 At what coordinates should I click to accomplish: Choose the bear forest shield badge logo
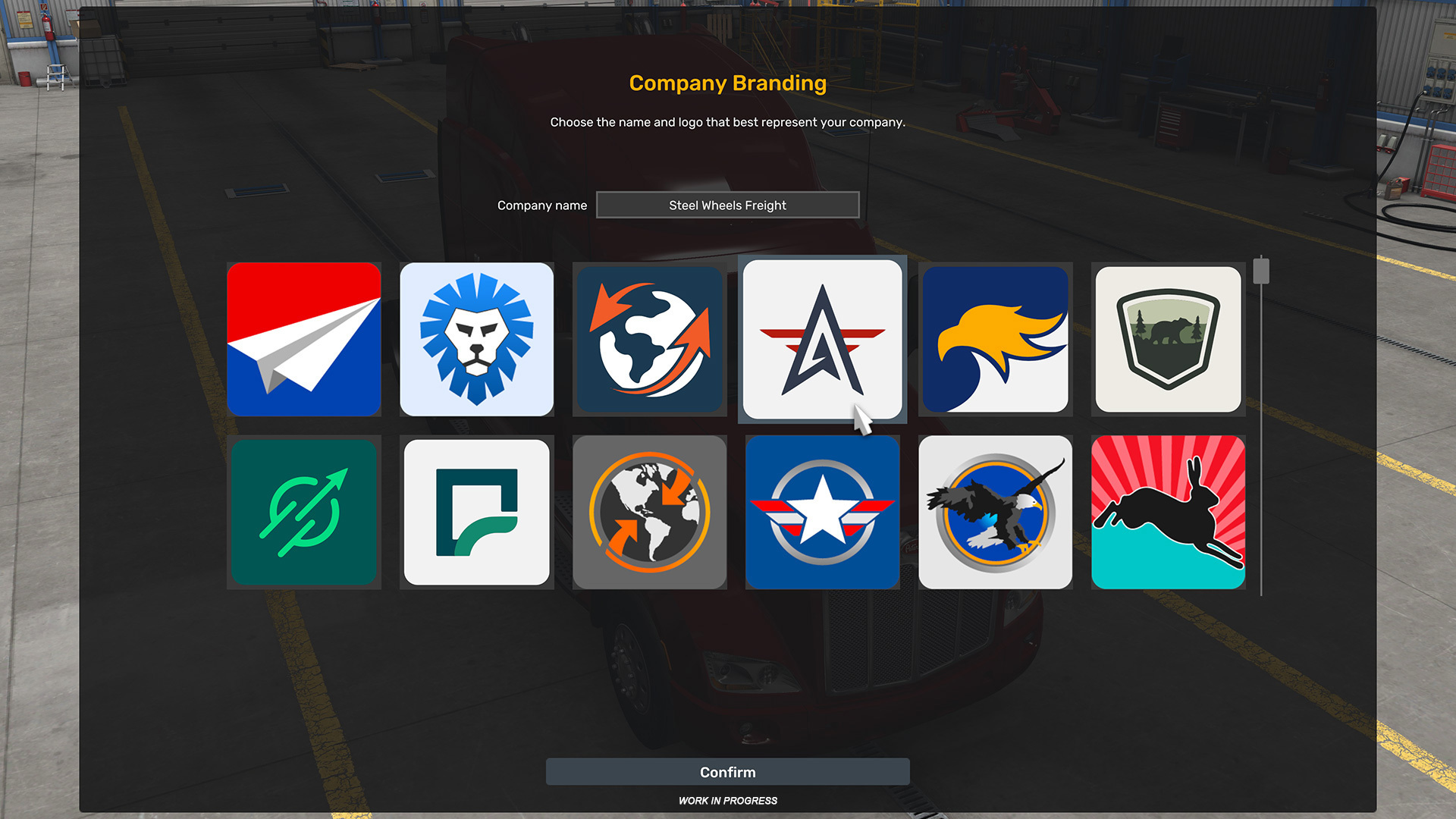click(1168, 339)
